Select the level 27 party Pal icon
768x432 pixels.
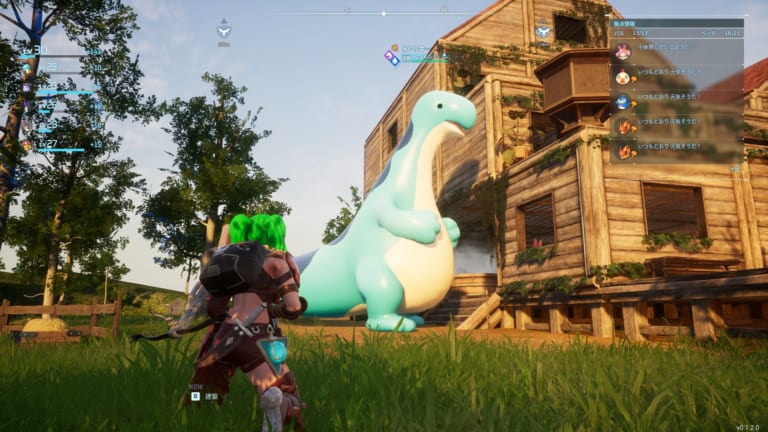pos(27,145)
